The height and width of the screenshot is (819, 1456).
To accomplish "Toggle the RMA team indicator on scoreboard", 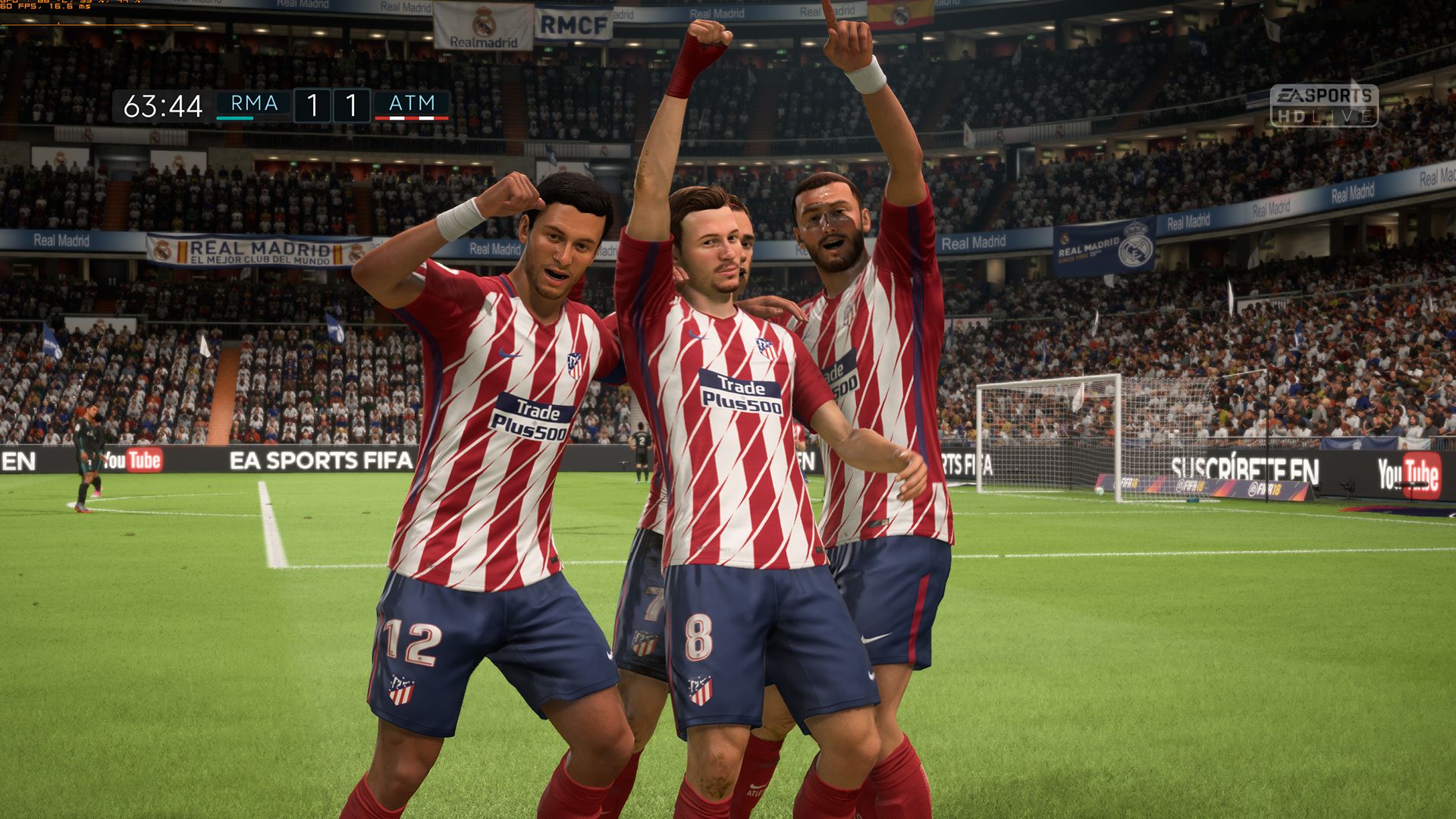I will (x=235, y=118).
